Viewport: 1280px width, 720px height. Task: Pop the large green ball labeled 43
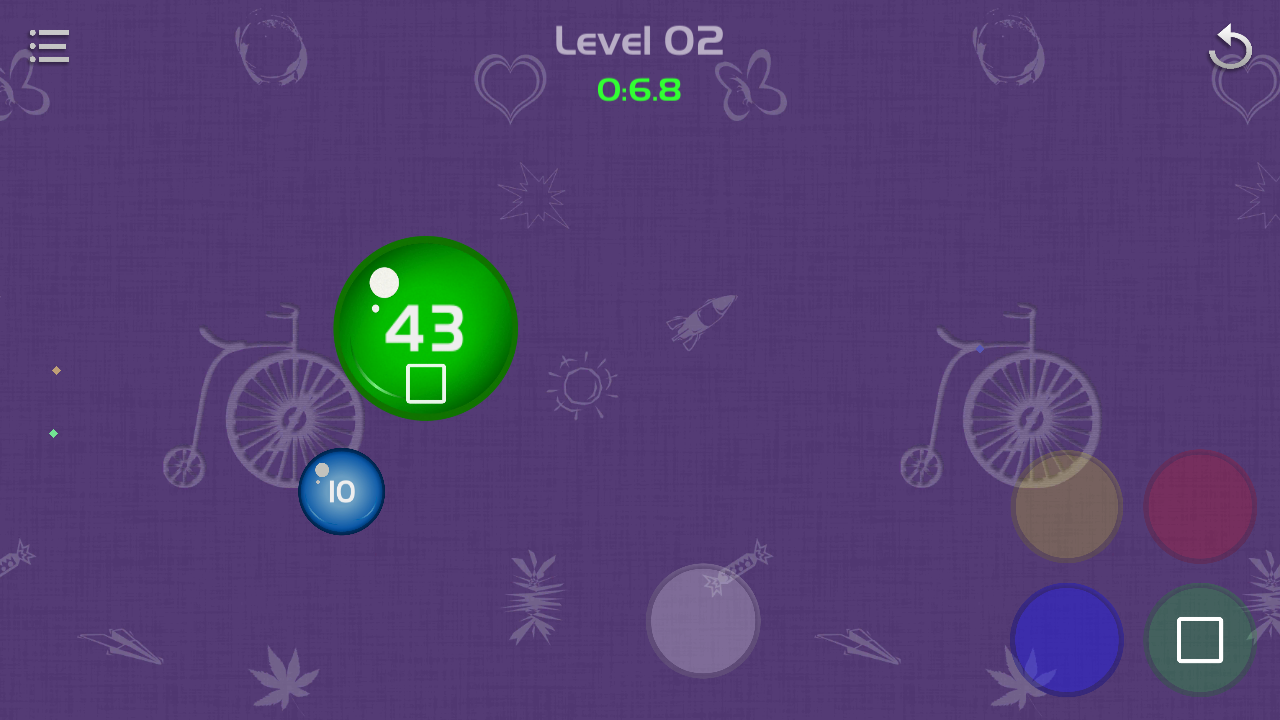[425, 328]
